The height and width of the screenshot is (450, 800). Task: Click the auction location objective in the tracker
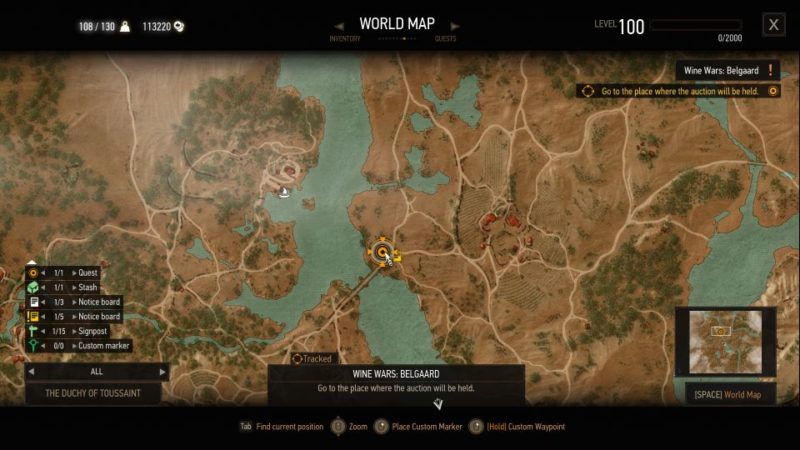[680, 91]
